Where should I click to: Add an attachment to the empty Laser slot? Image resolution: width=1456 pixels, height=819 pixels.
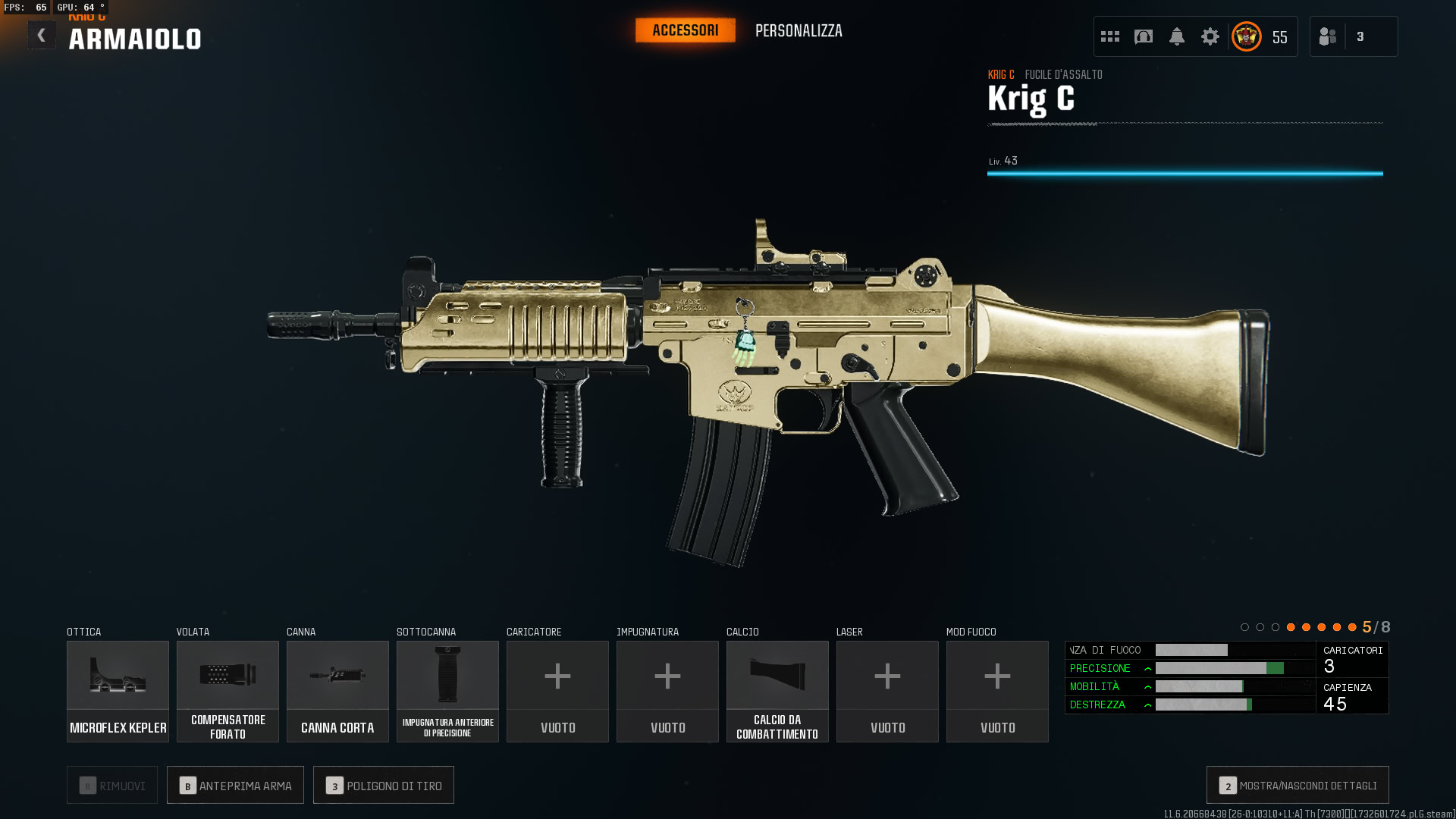coord(887,691)
